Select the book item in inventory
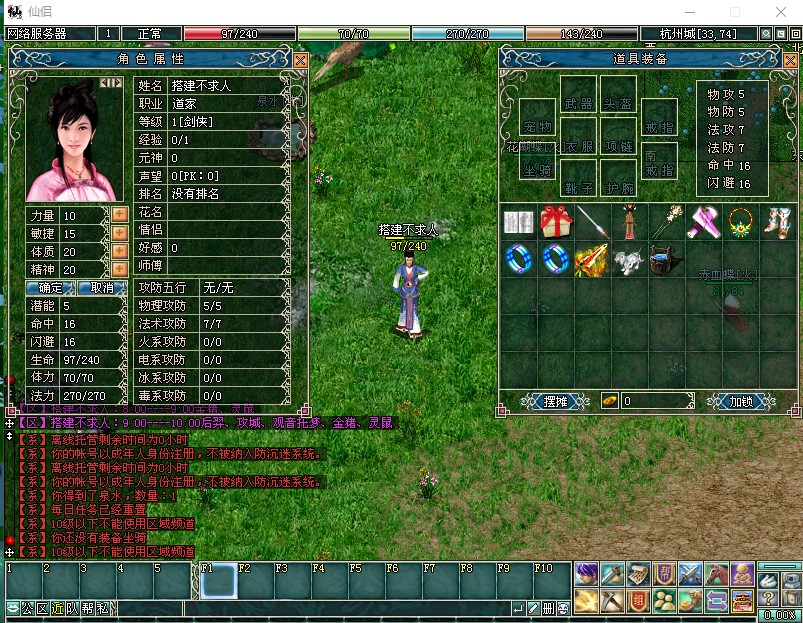This screenshot has height=623, width=803. (518, 221)
